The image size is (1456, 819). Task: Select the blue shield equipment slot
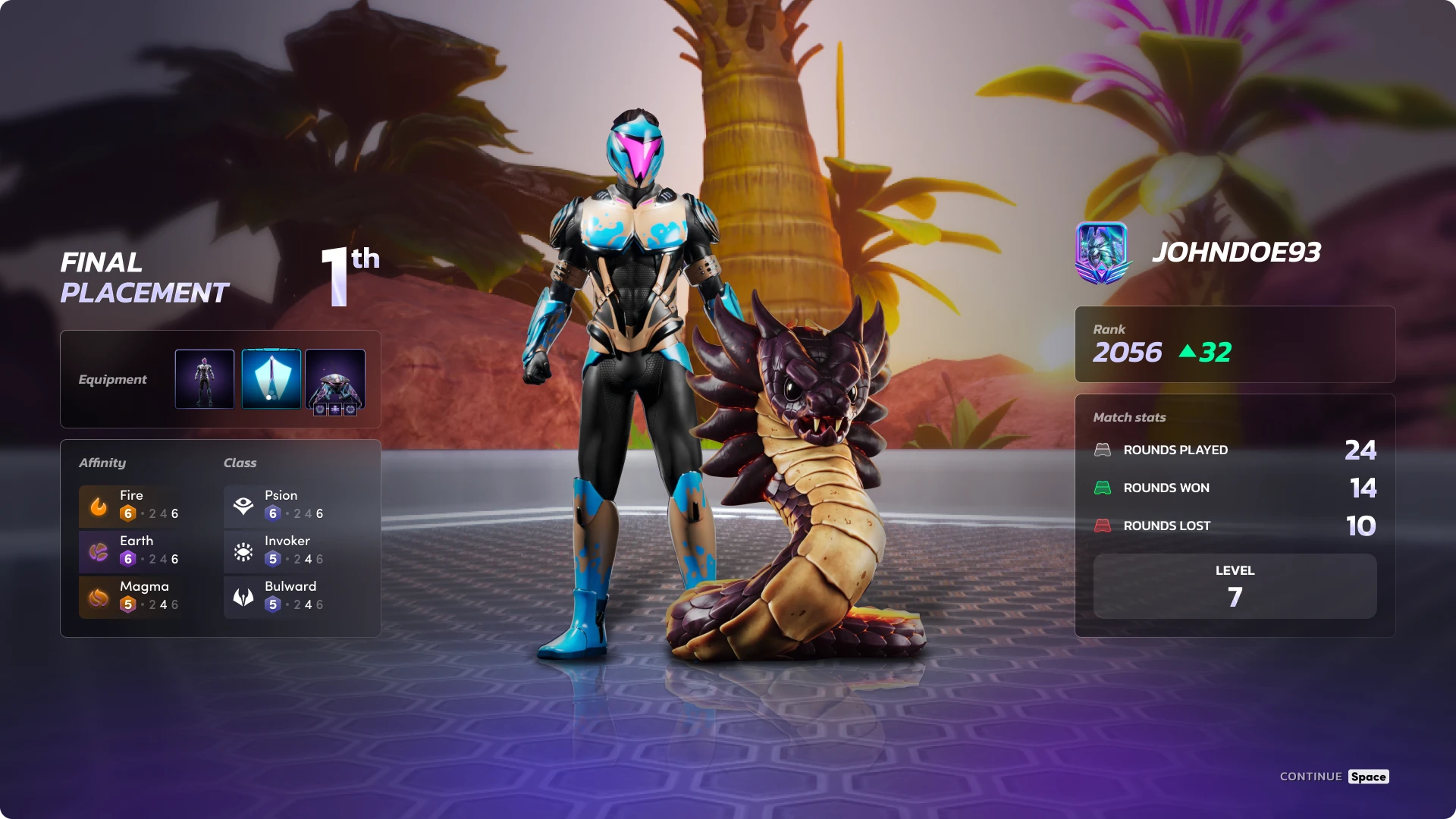click(x=271, y=379)
